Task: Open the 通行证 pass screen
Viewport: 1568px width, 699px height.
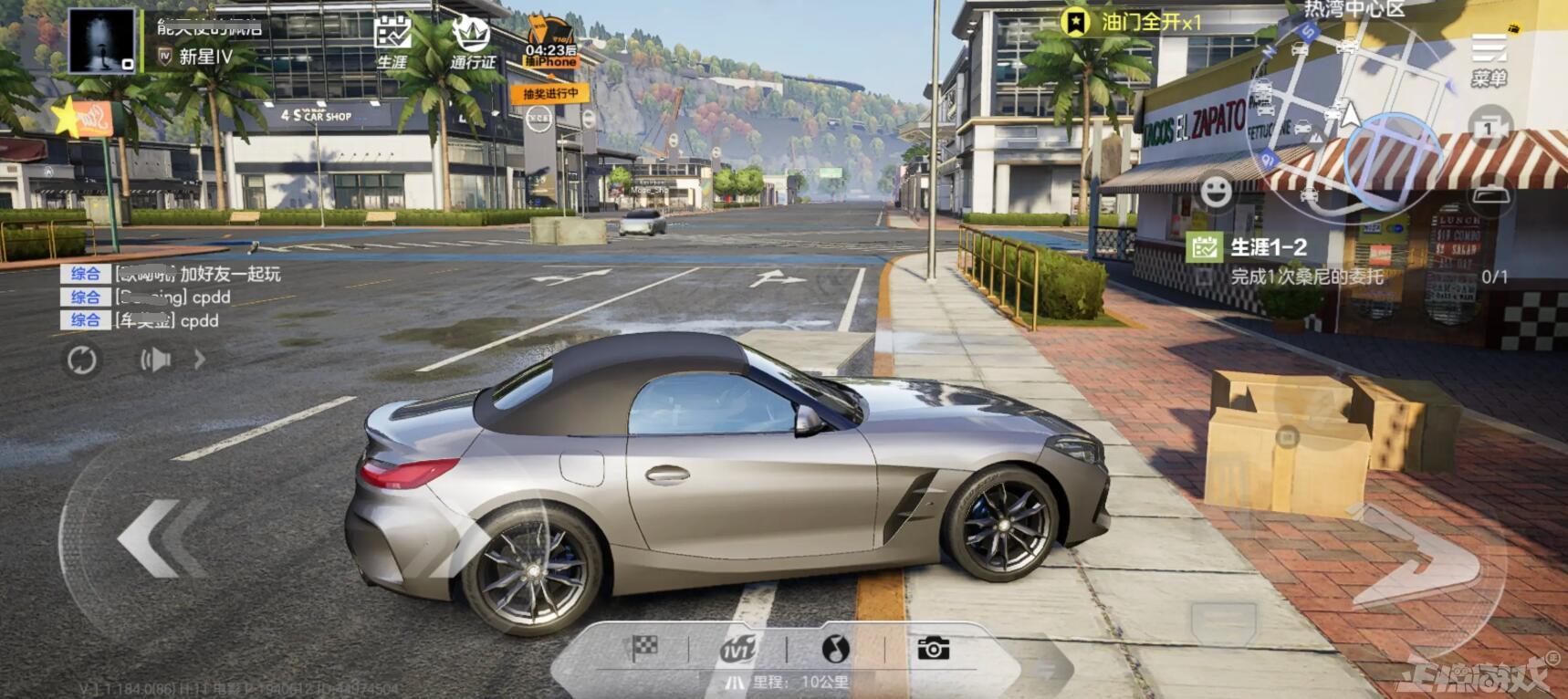Action: click(473, 43)
